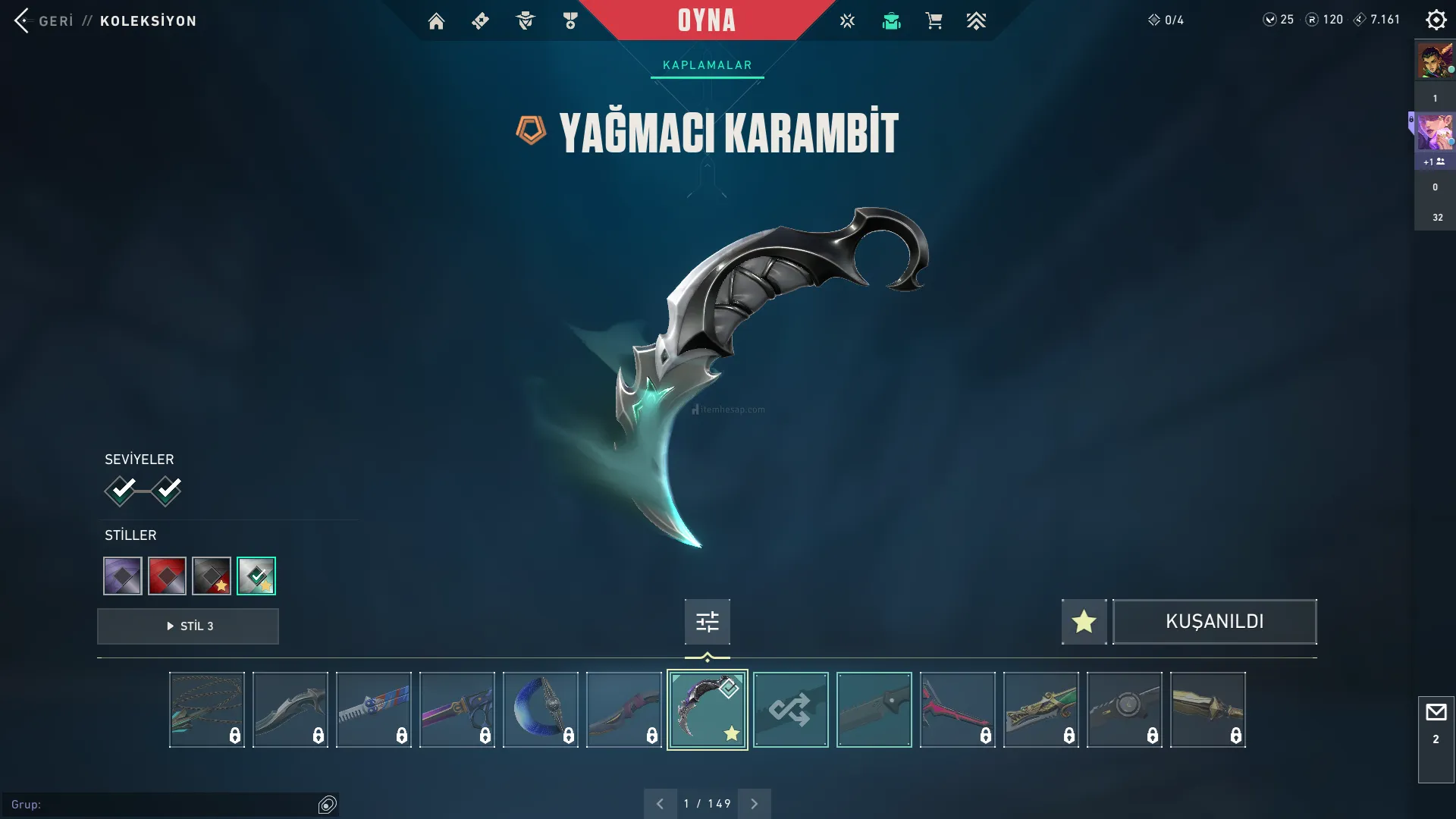This screenshot has width=1456, height=819.
Task: Select the random shuffle skin tile
Action: point(790,710)
